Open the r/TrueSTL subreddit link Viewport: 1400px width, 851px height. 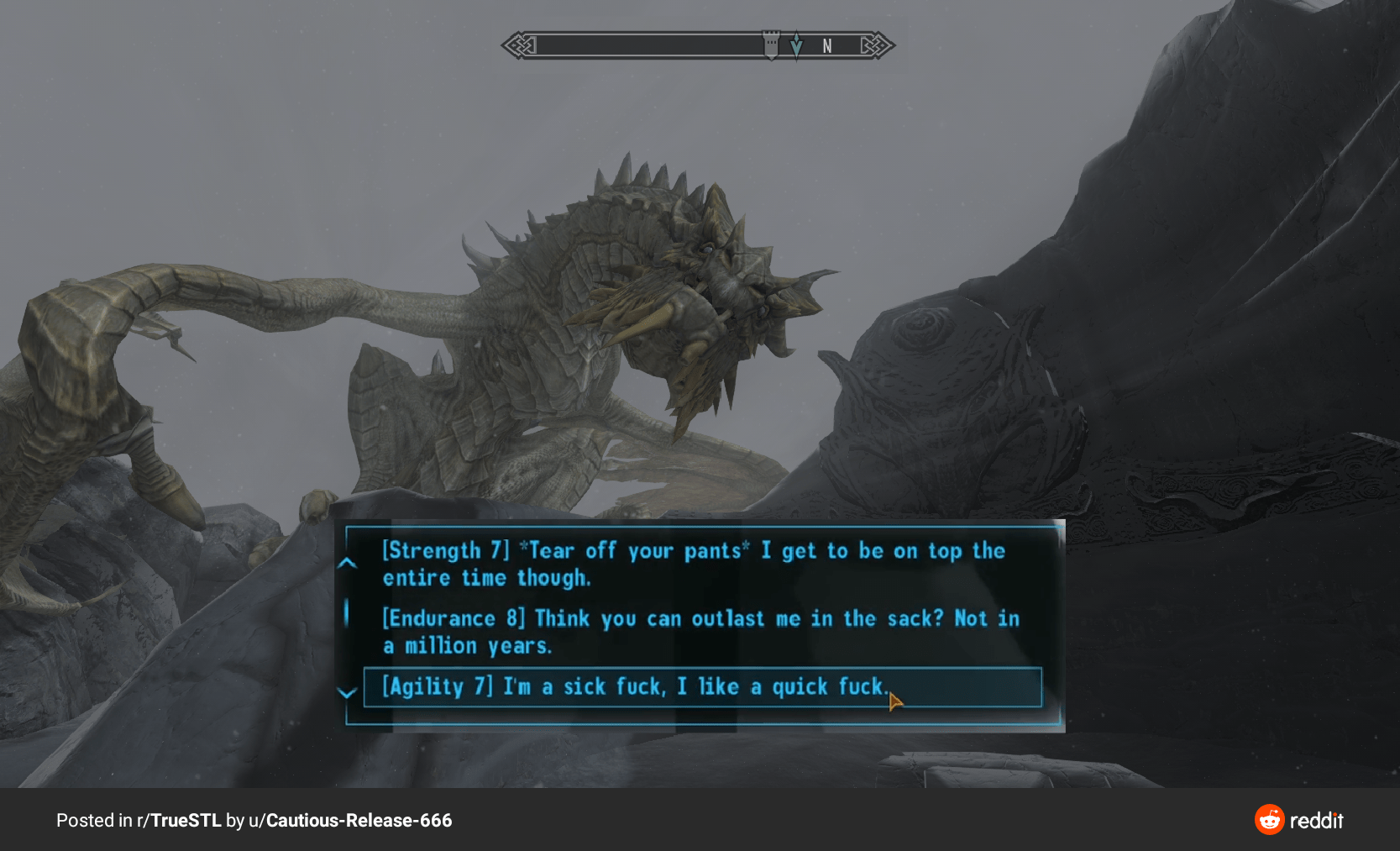179,821
